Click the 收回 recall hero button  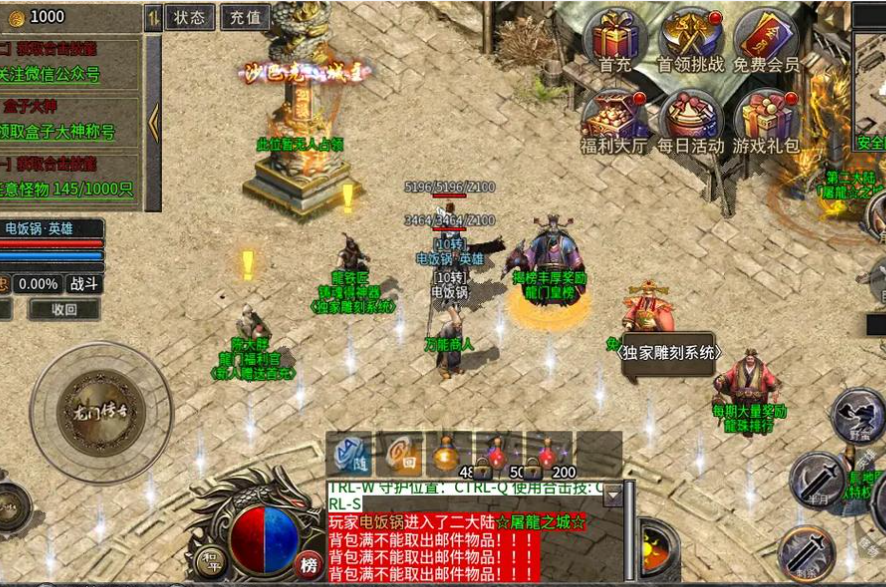click(64, 310)
